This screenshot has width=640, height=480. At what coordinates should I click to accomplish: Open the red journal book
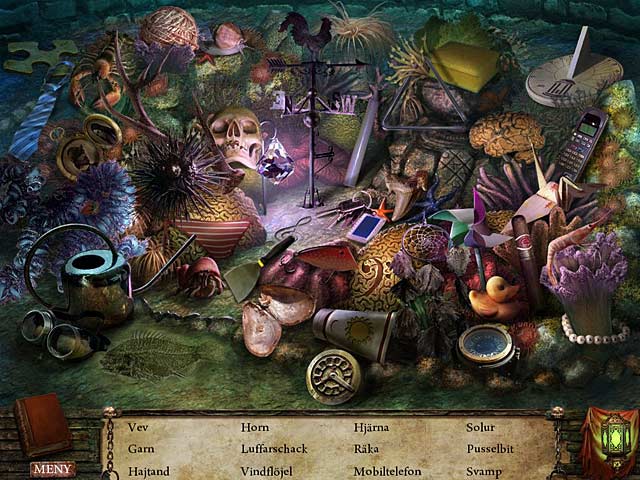[x=43, y=425]
